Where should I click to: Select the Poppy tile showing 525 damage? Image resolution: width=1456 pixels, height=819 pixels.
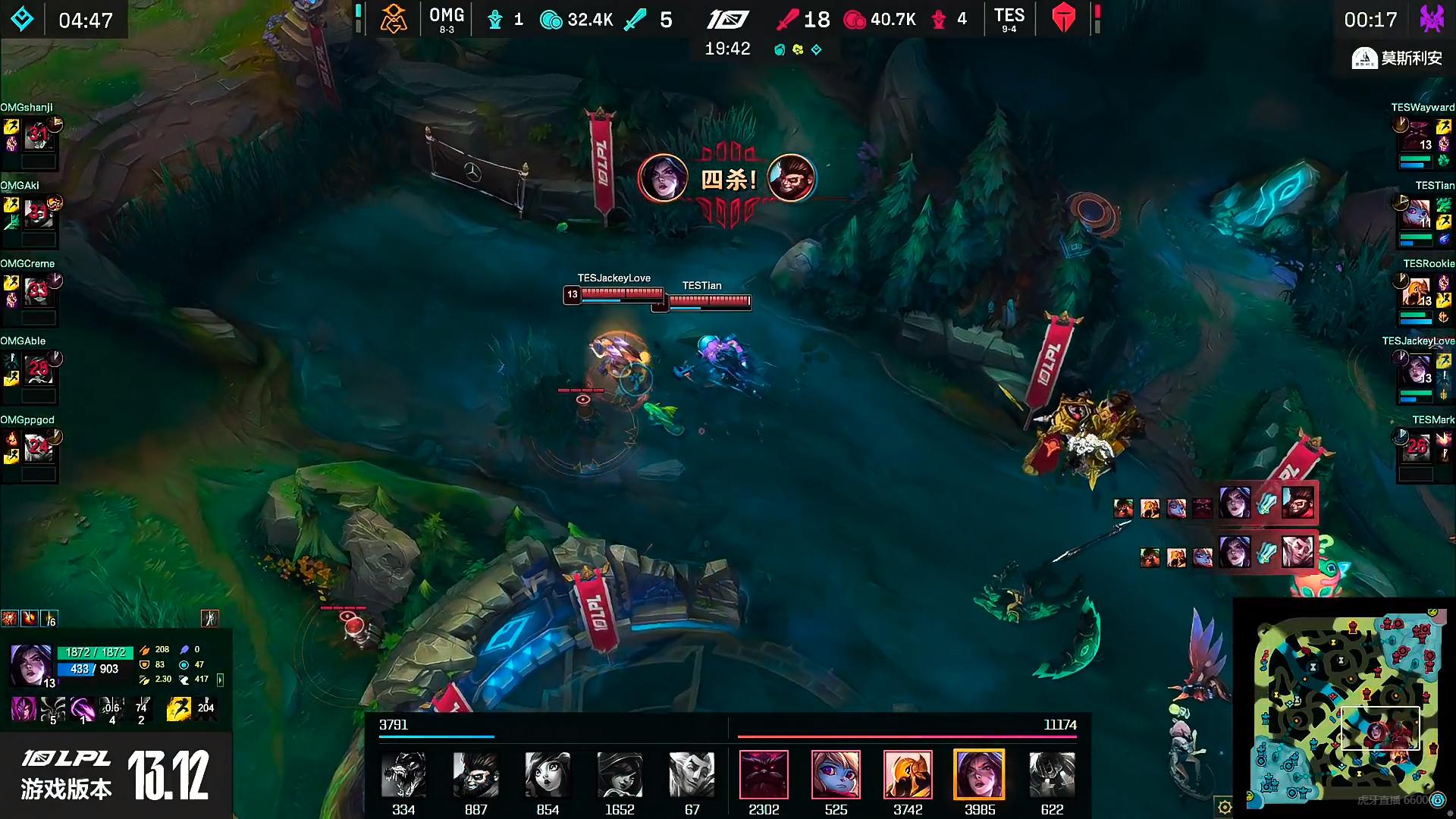point(836,775)
